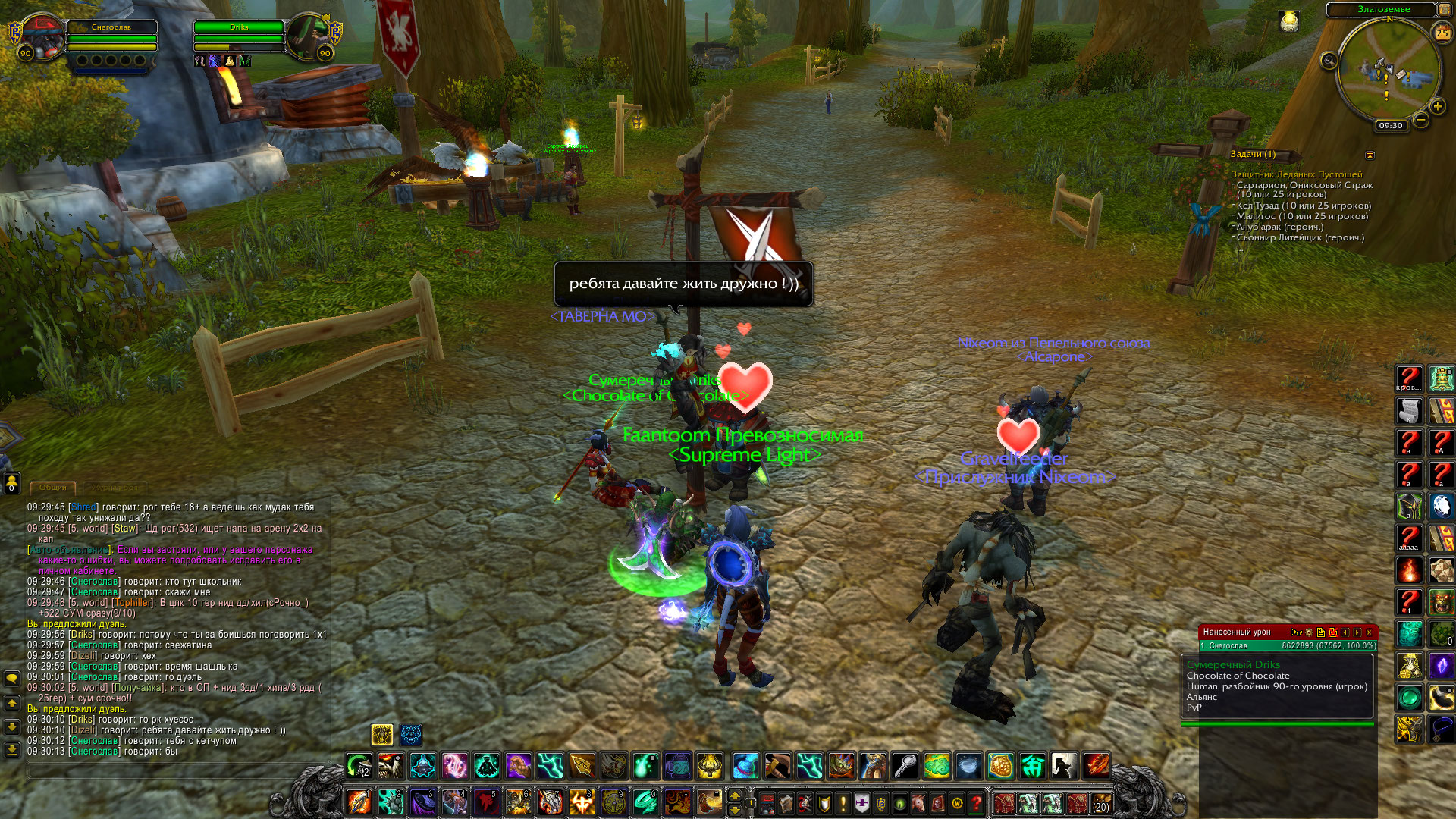1456x819 pixels.
Task: Collapse the Задачи objectives tracker
Action: click(x=1370, y=155)
